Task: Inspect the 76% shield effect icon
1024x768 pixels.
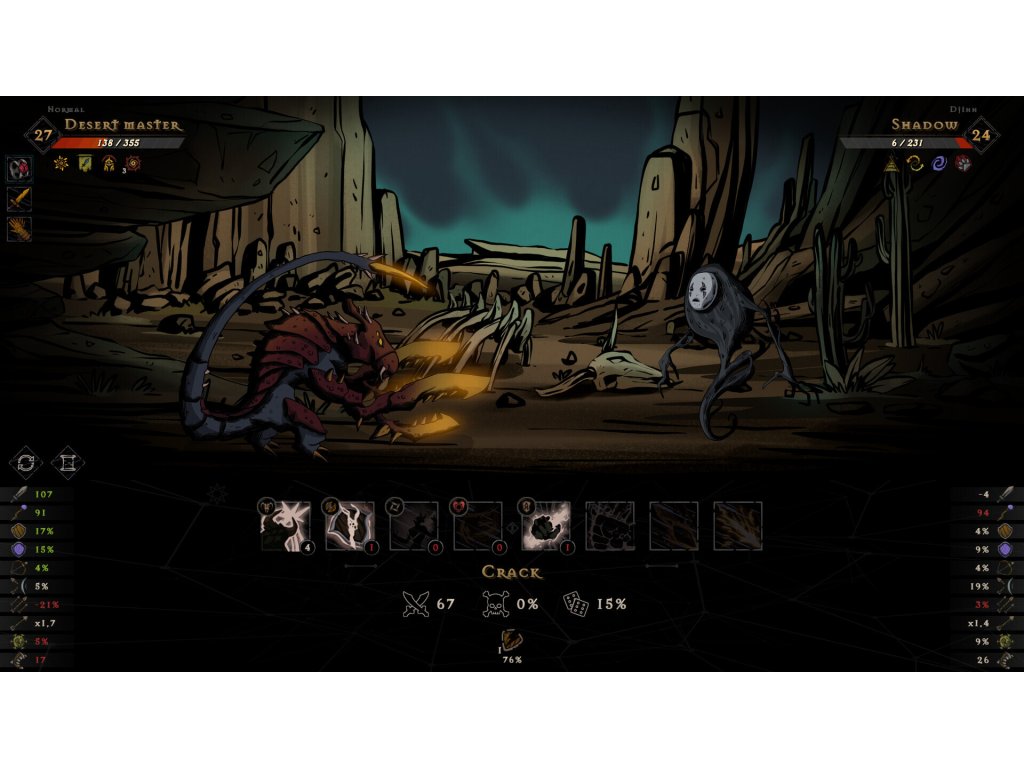Action: point(511,642)
